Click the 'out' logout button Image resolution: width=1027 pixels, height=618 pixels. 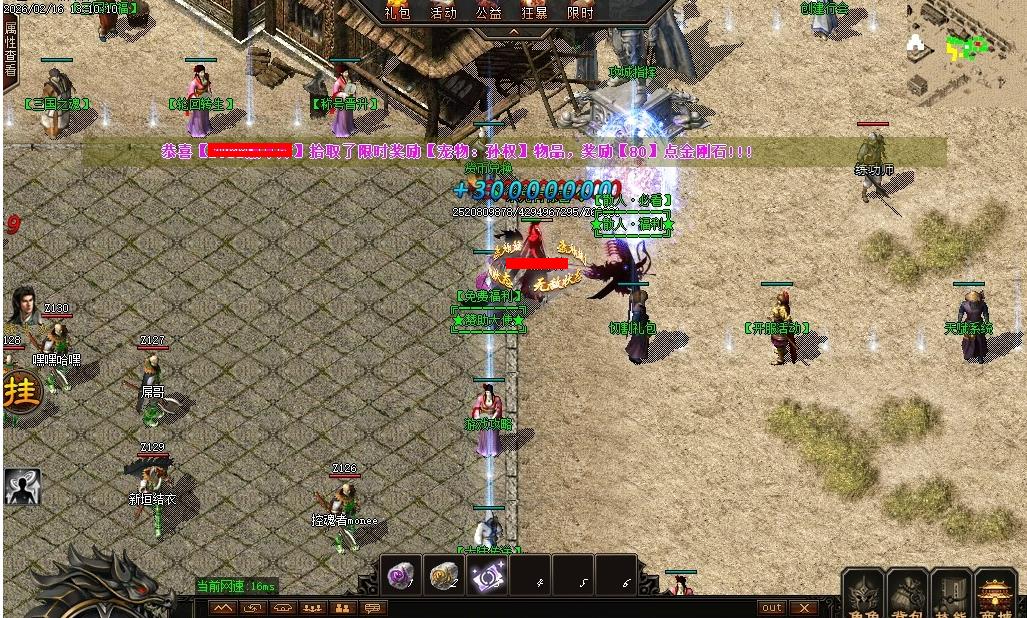point(771,608)
